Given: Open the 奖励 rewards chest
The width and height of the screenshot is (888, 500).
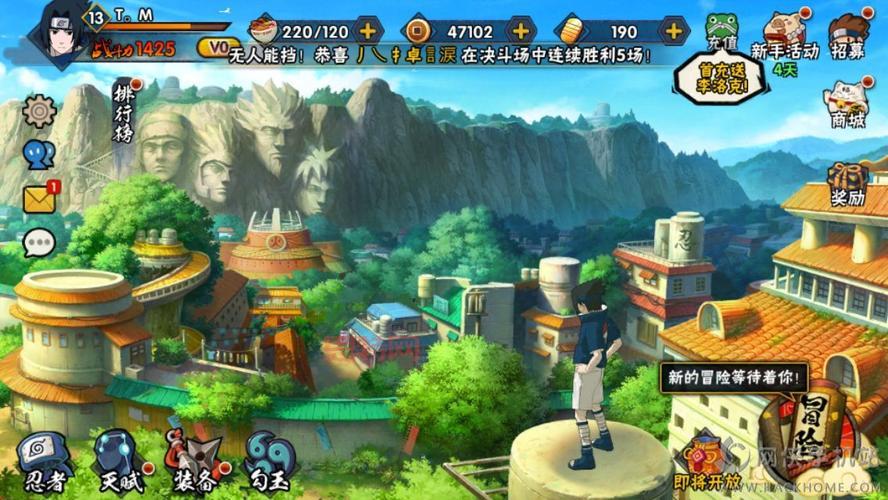Looking at the screenshot, I should (848, 184).
